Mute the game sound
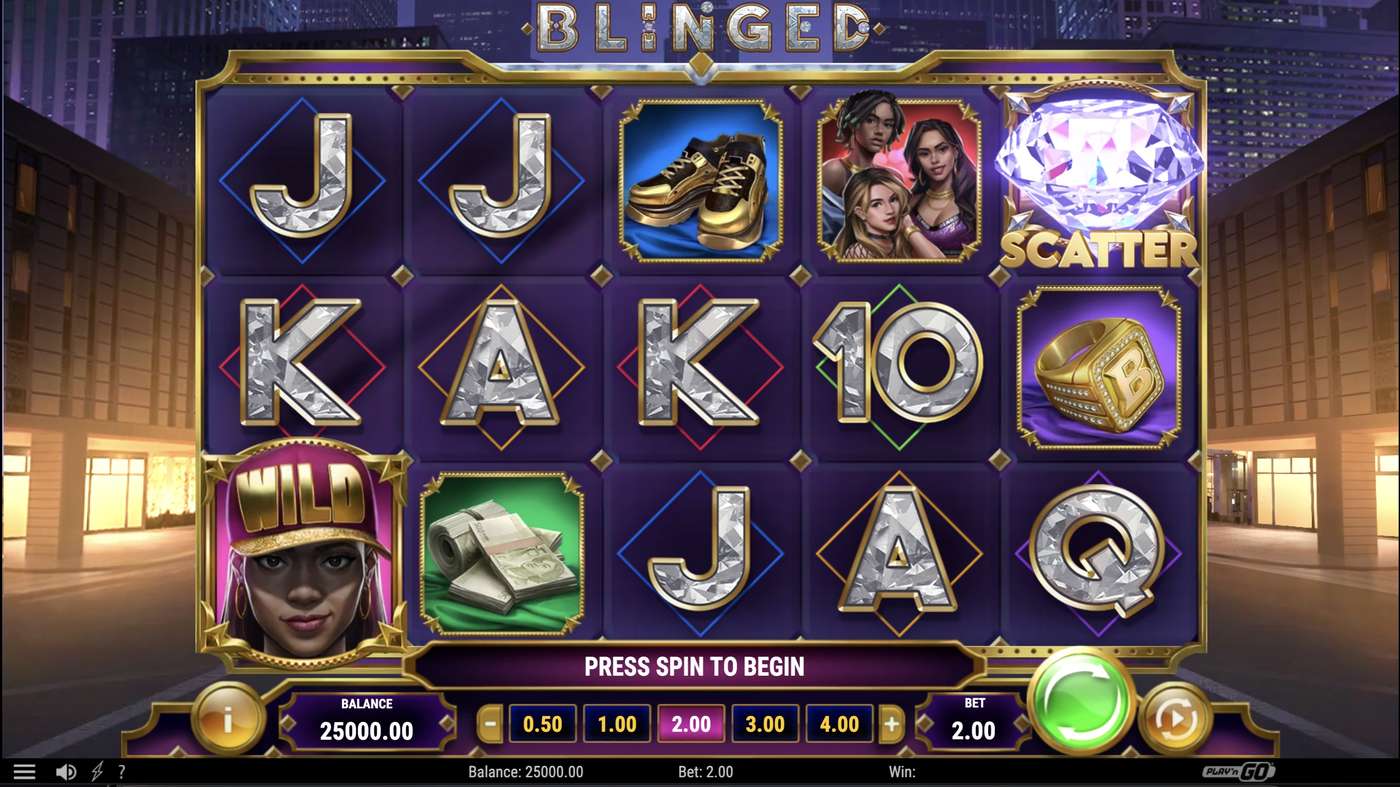The height and width of the screenshot is (787, 1400). point(65,771)
